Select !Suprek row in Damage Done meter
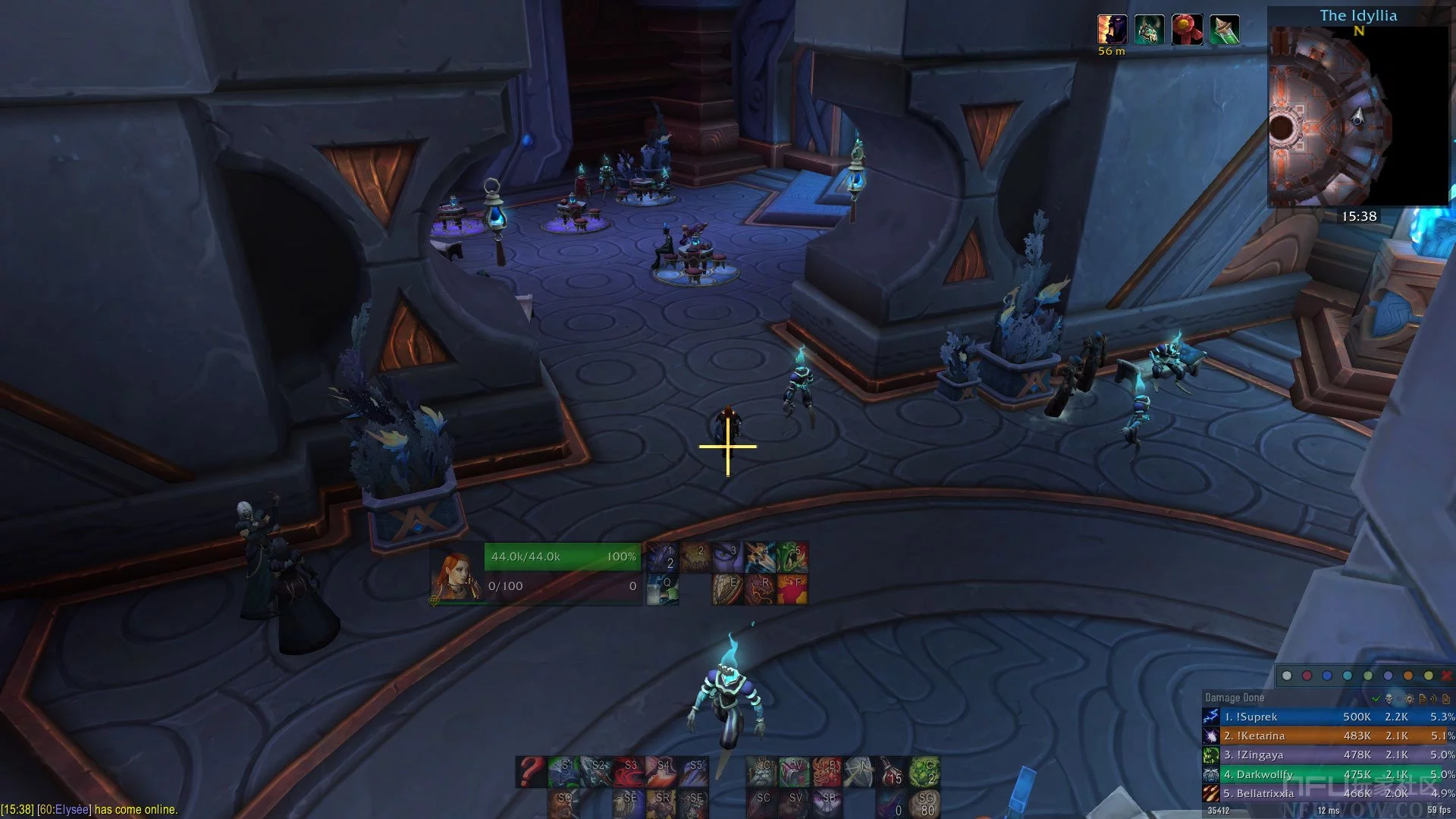This screenshot has width=1456, height=819. tap(1329, 717)
